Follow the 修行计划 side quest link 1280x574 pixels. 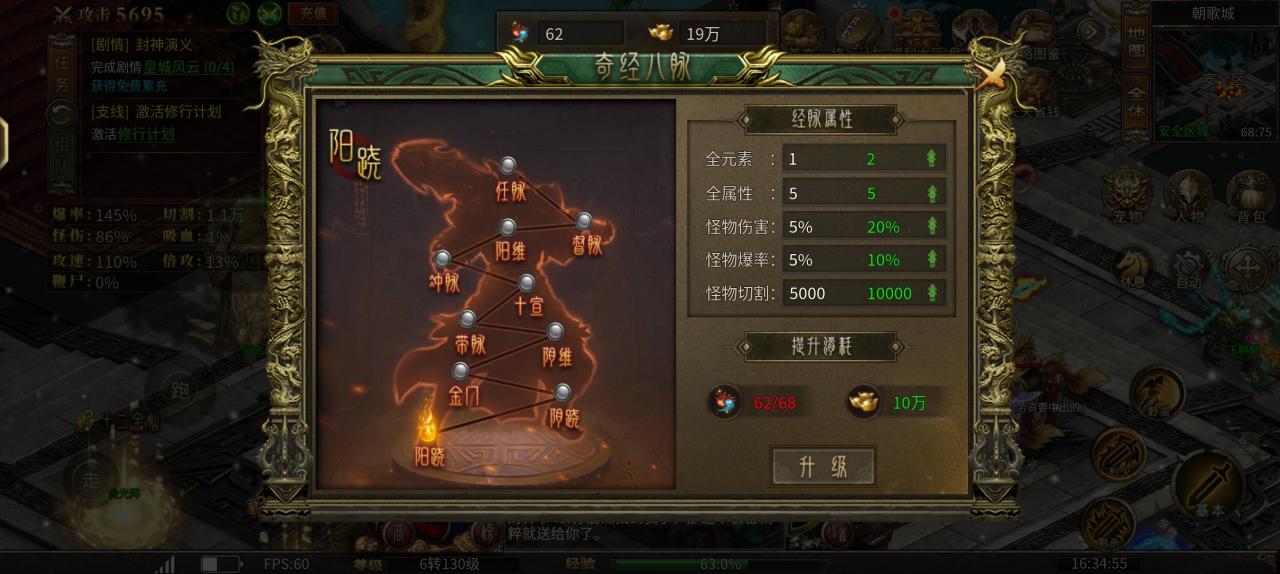coord(146,134)
